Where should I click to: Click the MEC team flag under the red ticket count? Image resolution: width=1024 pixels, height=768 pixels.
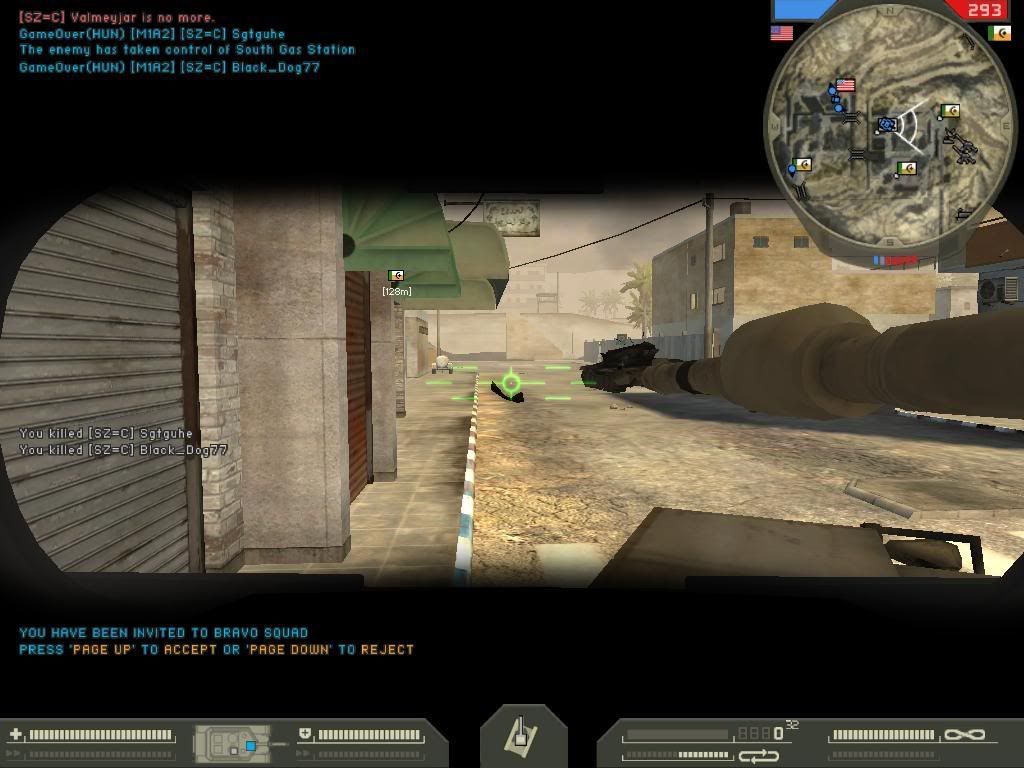click(998, 33)
